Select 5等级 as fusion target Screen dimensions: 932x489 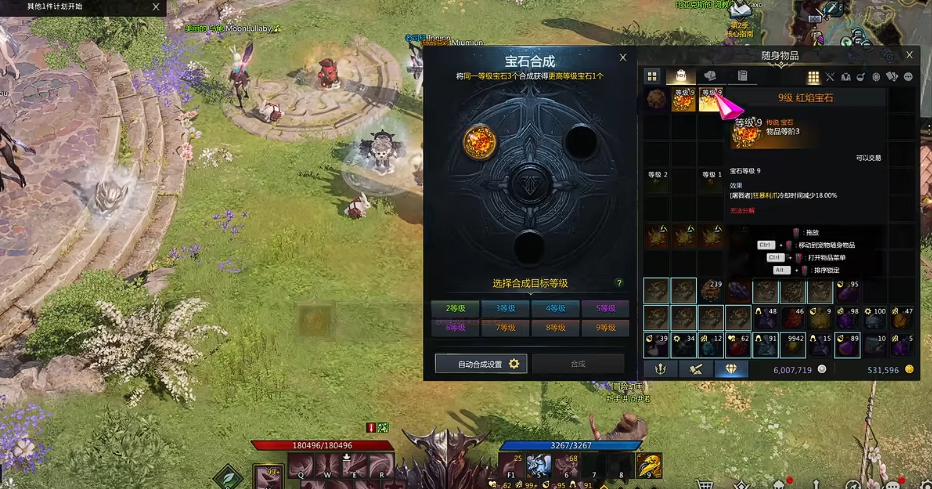point(604,308)
